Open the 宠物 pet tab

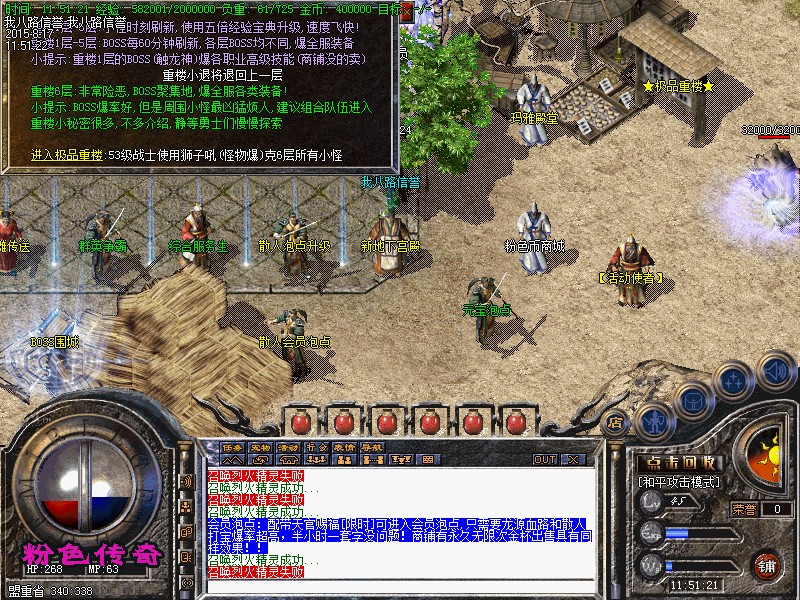261,446
